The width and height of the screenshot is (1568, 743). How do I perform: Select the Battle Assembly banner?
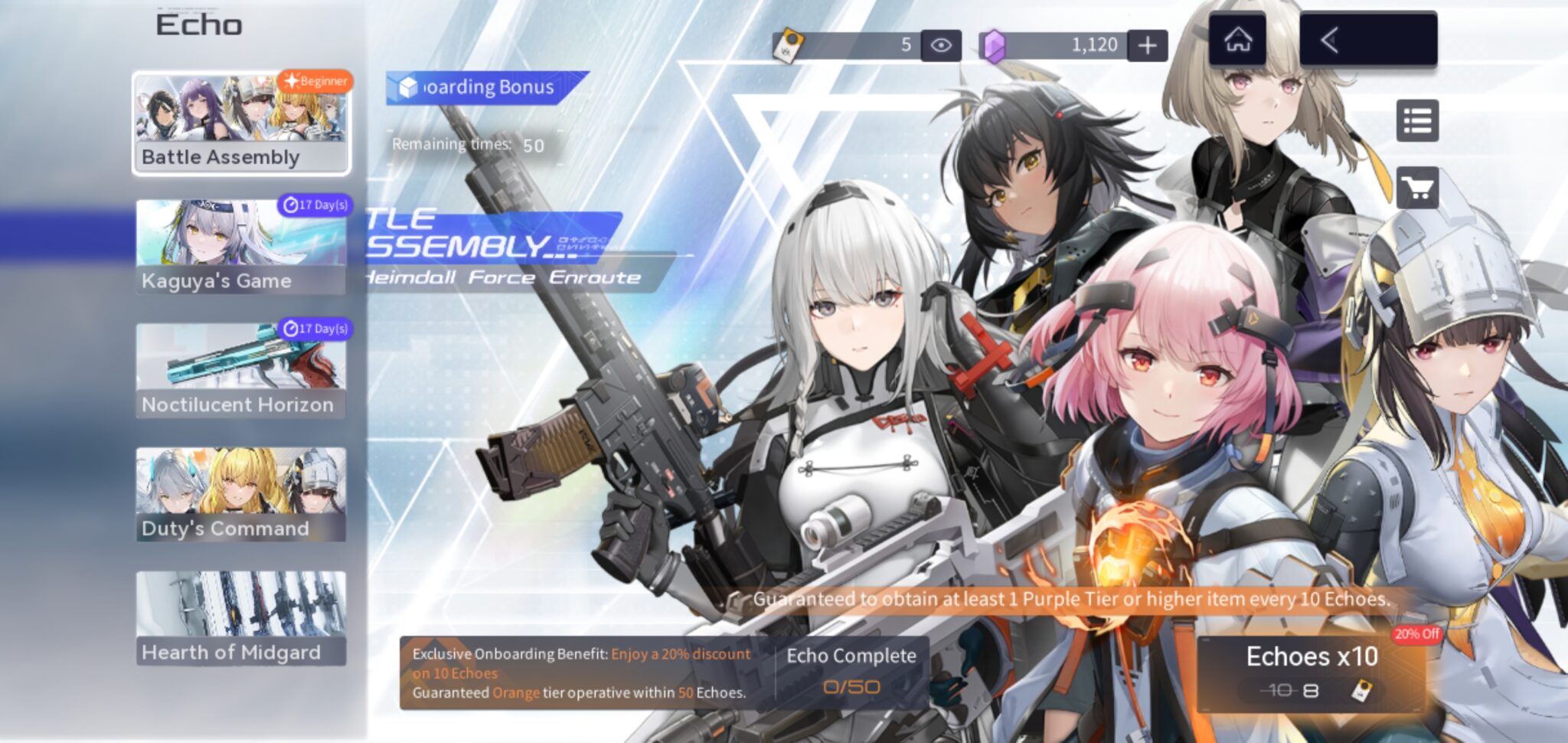[x=241, y=123]
